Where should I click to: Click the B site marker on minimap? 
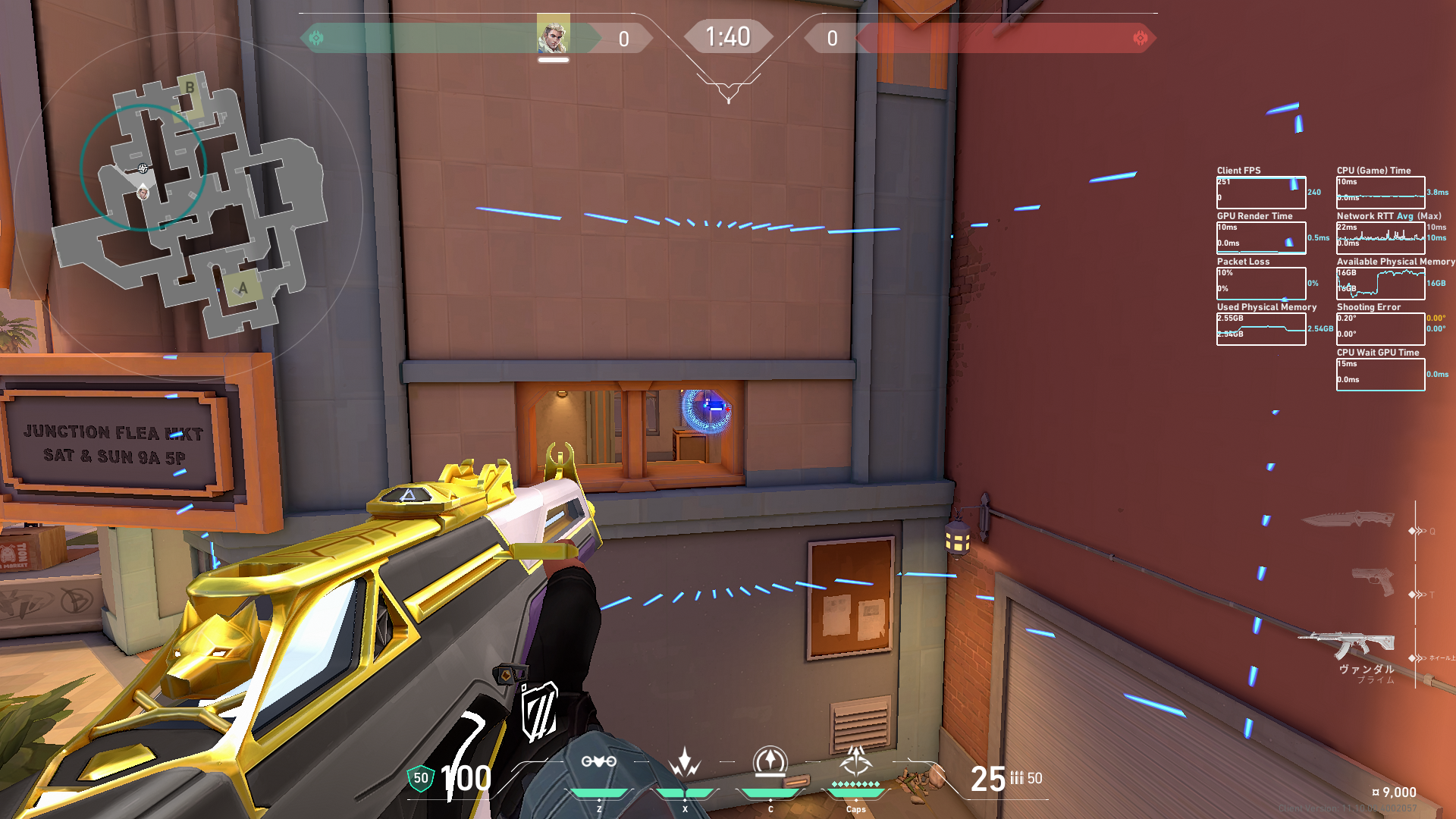pos(190,88)
